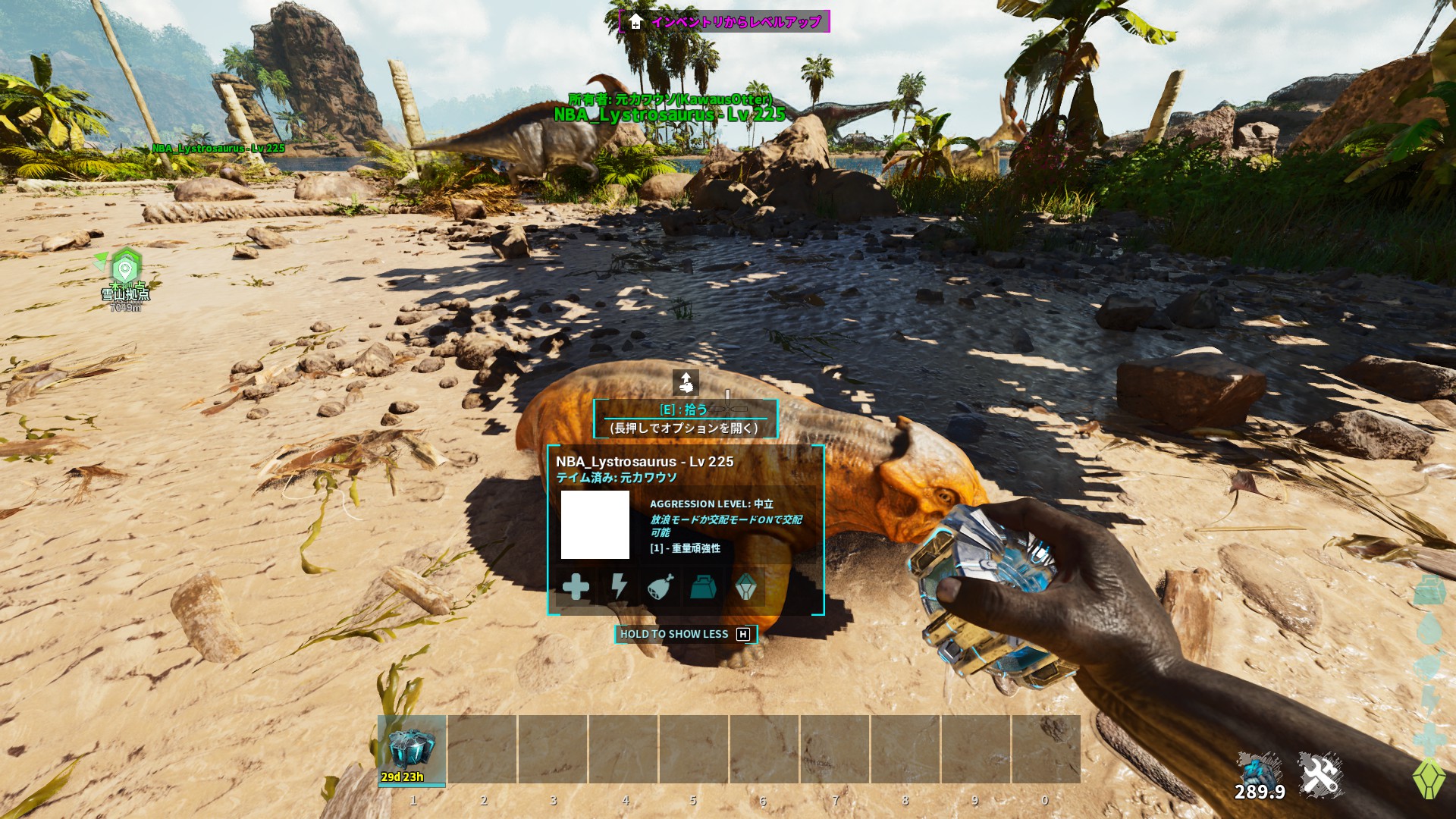The width and height of the screenshot is (1456, 819).
Task: Click the inventory level-up notification banner
Action: [724, 21]
